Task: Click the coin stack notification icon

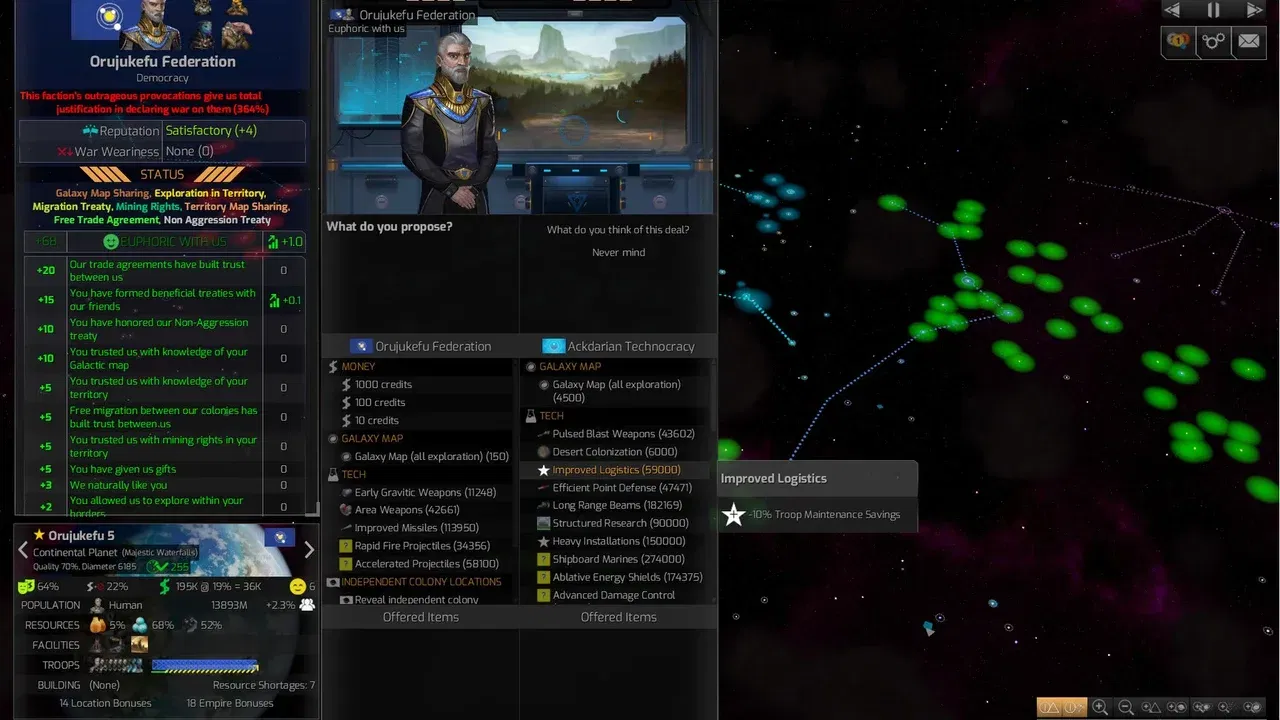Action: click(x=1177, y=42)
